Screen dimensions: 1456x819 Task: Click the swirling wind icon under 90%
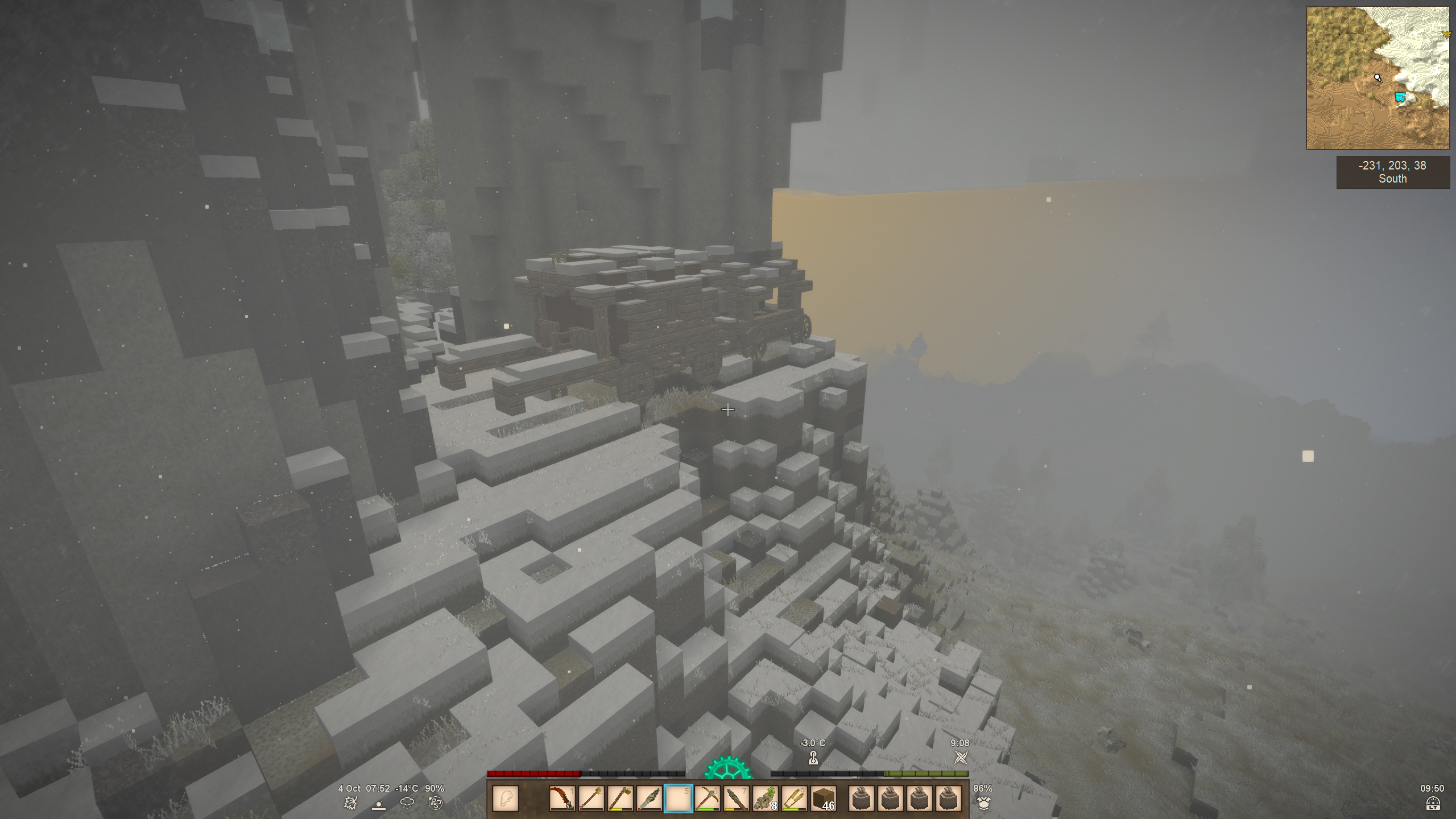(435, 803)
